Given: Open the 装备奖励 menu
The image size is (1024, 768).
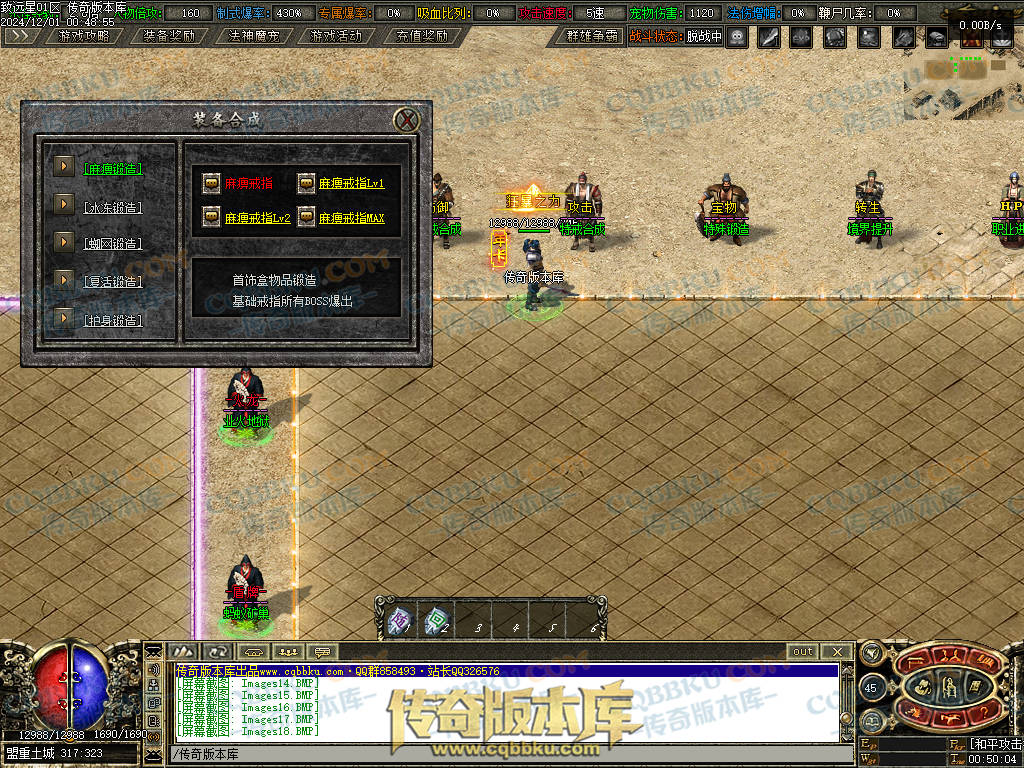Looking at the screenshot, I should [x=168, y=36].
